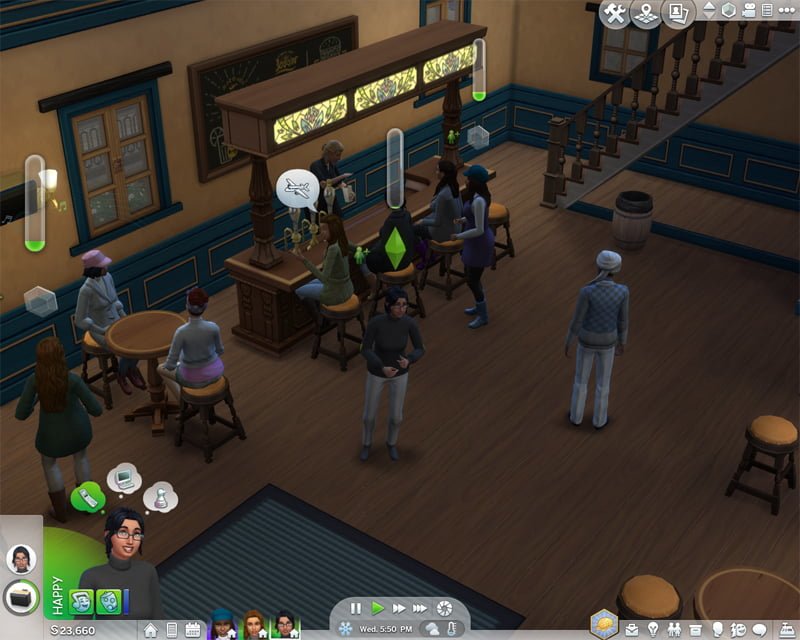Open Build Mode with the tools icon
Viewport: 800px width, 640px height.
[x=614, y=13]
